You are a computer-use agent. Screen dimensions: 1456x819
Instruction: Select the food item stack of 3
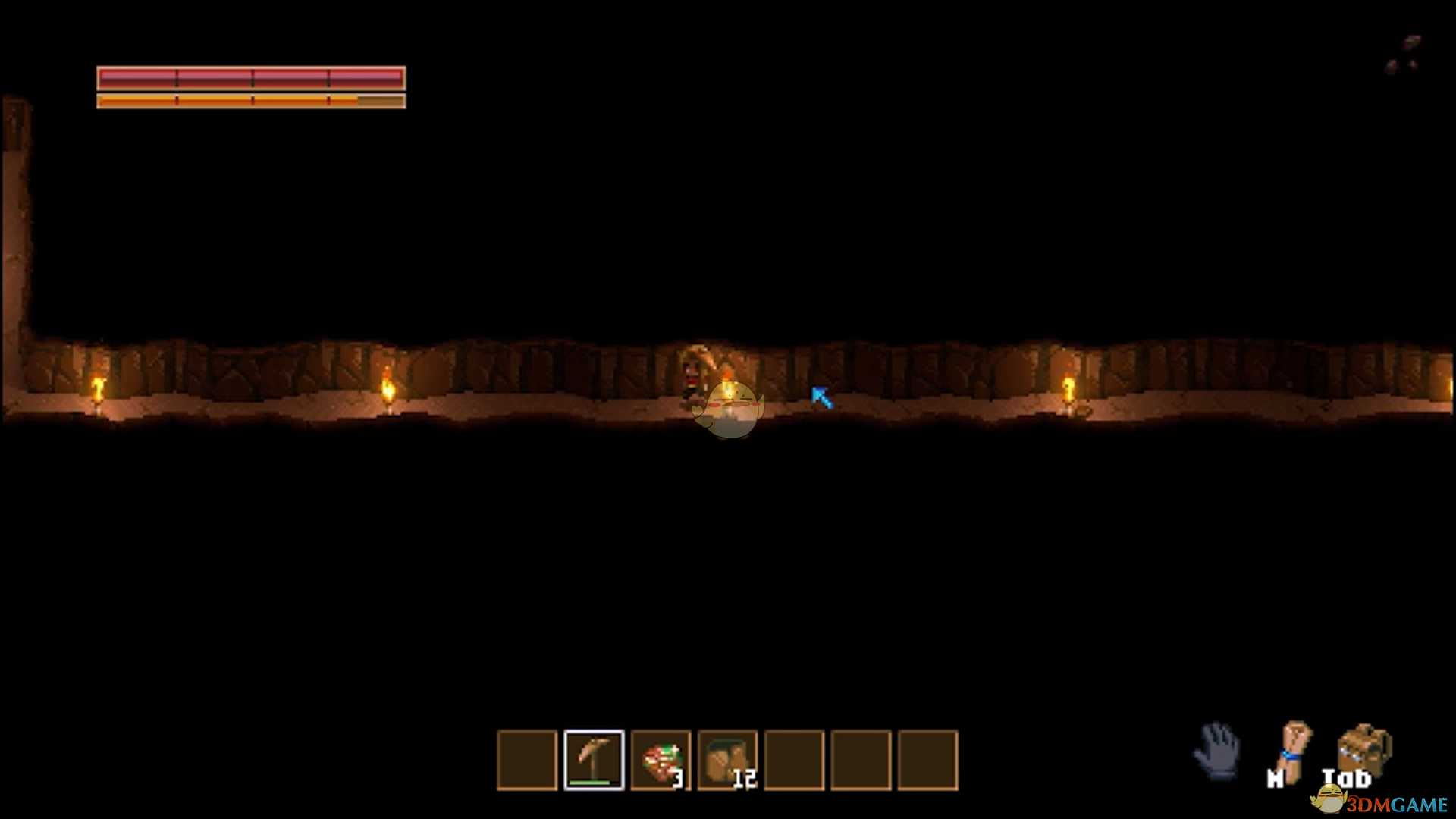point(661,760)
